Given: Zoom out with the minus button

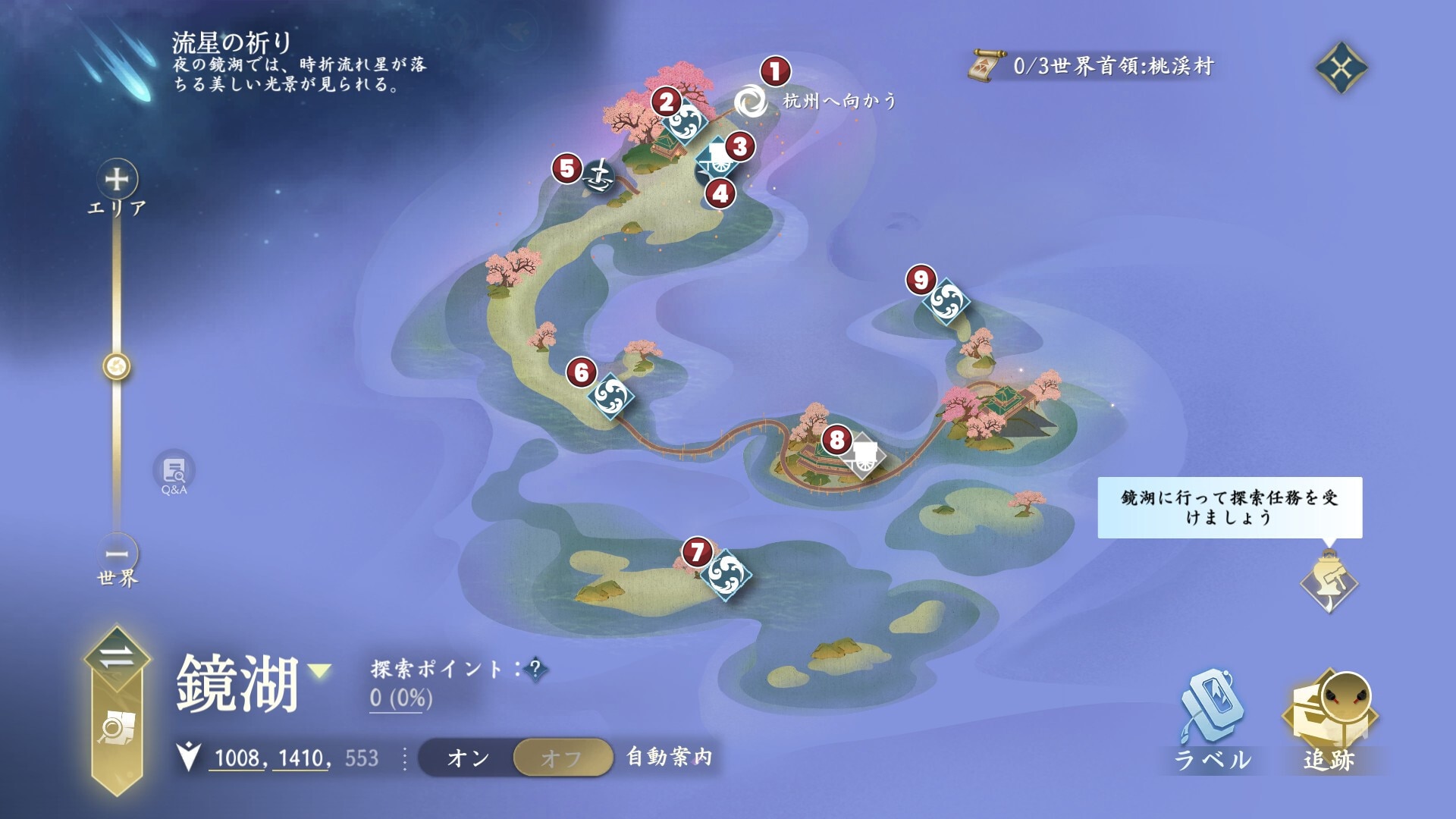Looking at the screenshot, I should [x=117, y=554].
